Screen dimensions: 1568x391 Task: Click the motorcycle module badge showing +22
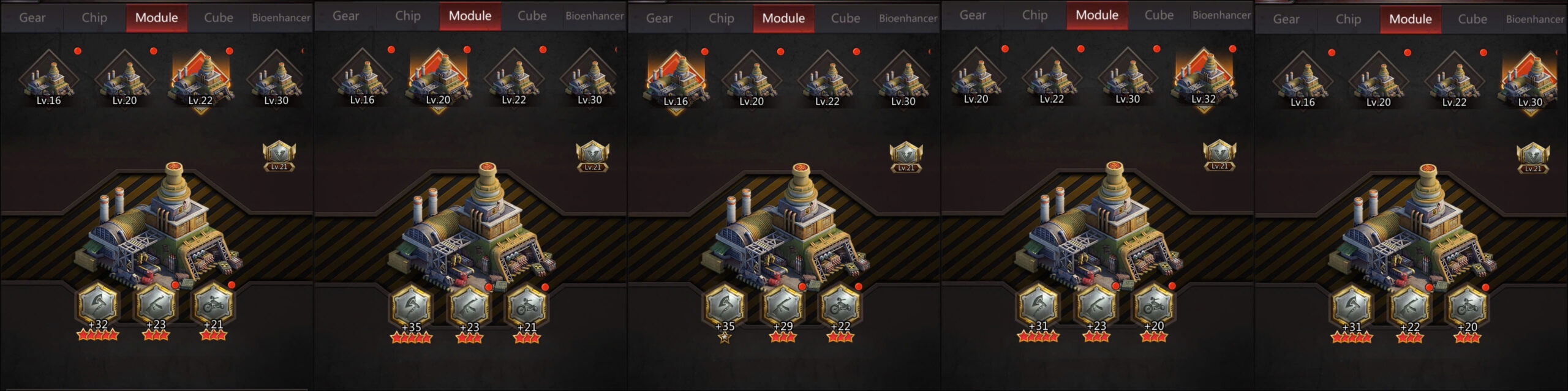pos(840,306)
